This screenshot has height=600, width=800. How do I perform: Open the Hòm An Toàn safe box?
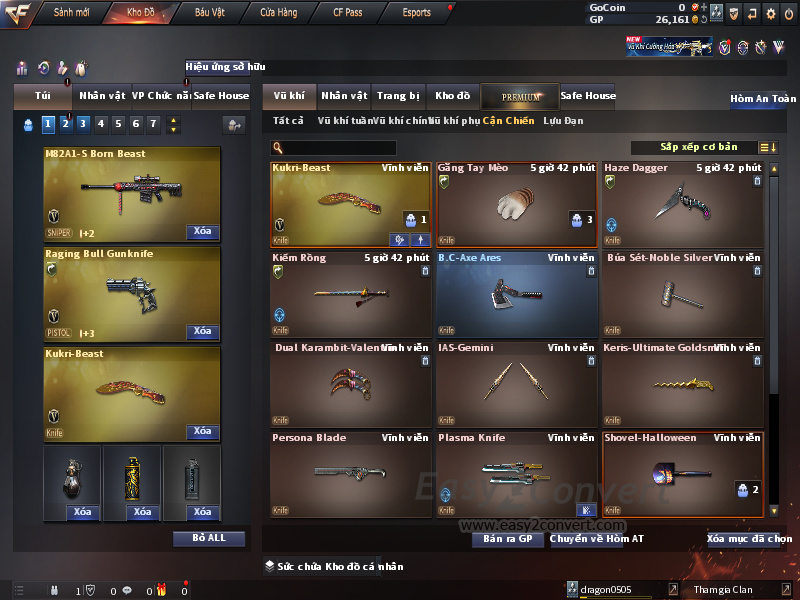point(763,99)
